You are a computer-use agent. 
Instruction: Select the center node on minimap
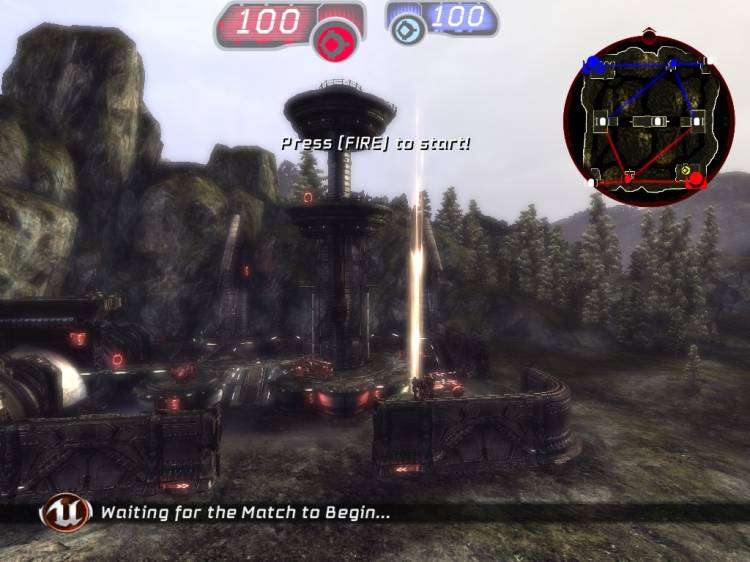click(x=656, y=121)
